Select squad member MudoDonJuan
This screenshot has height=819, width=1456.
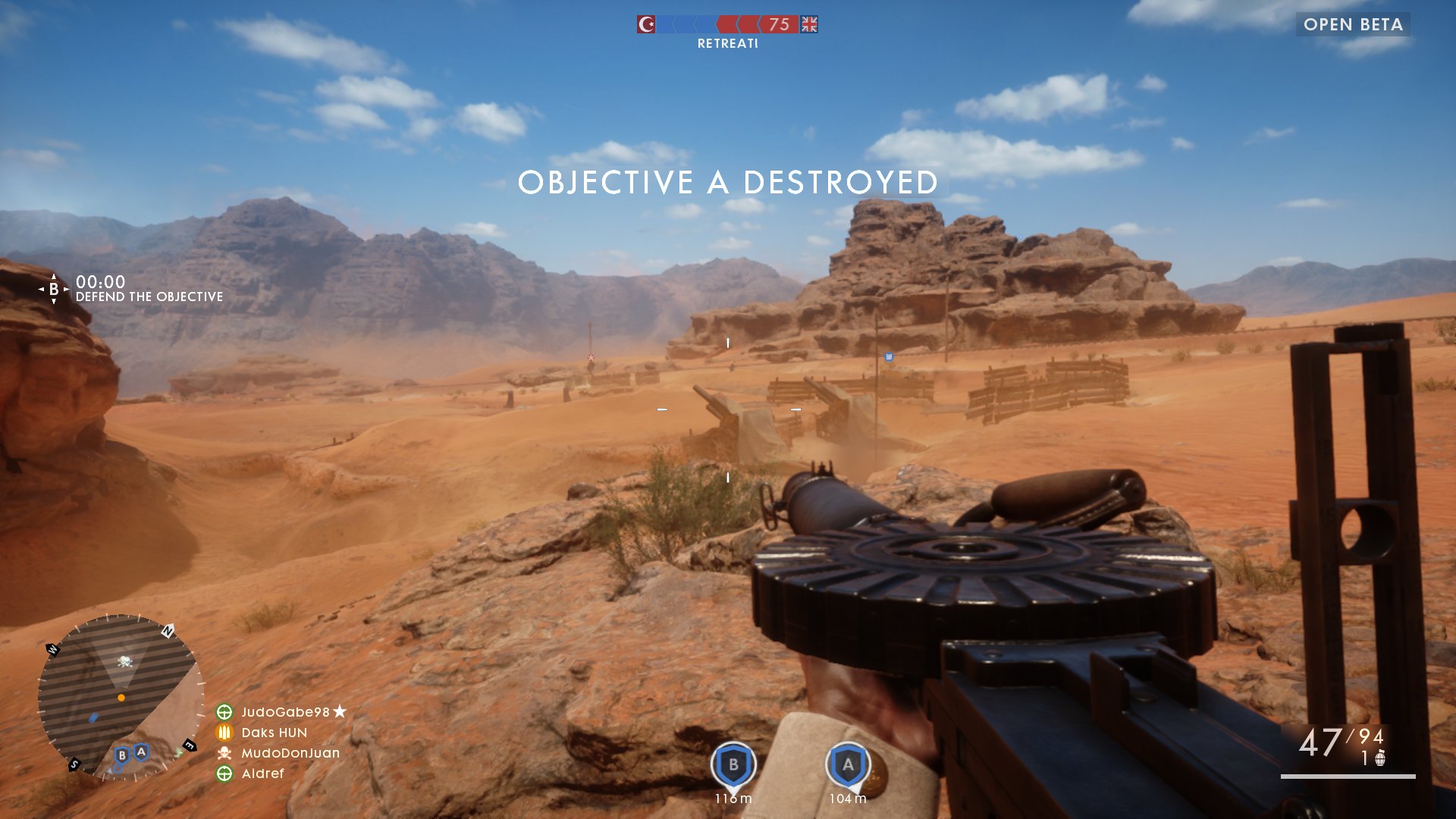coord(290,753)
